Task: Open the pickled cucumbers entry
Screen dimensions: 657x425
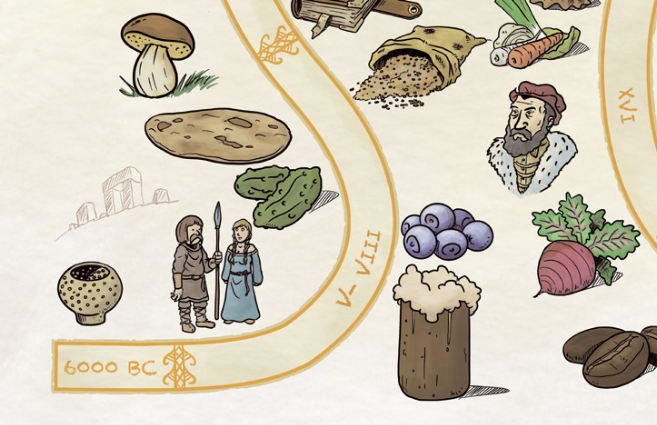Action: (279, 194)
